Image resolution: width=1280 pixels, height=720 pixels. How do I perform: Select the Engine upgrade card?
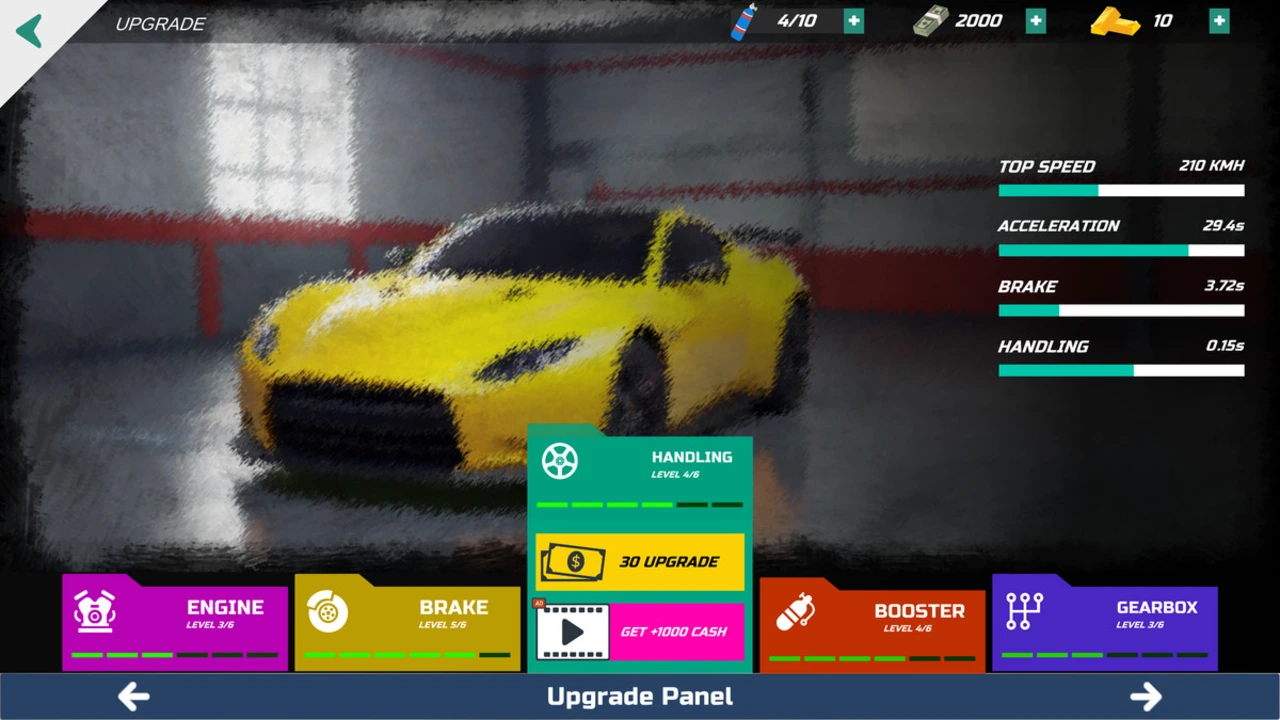tap(175, 622)
